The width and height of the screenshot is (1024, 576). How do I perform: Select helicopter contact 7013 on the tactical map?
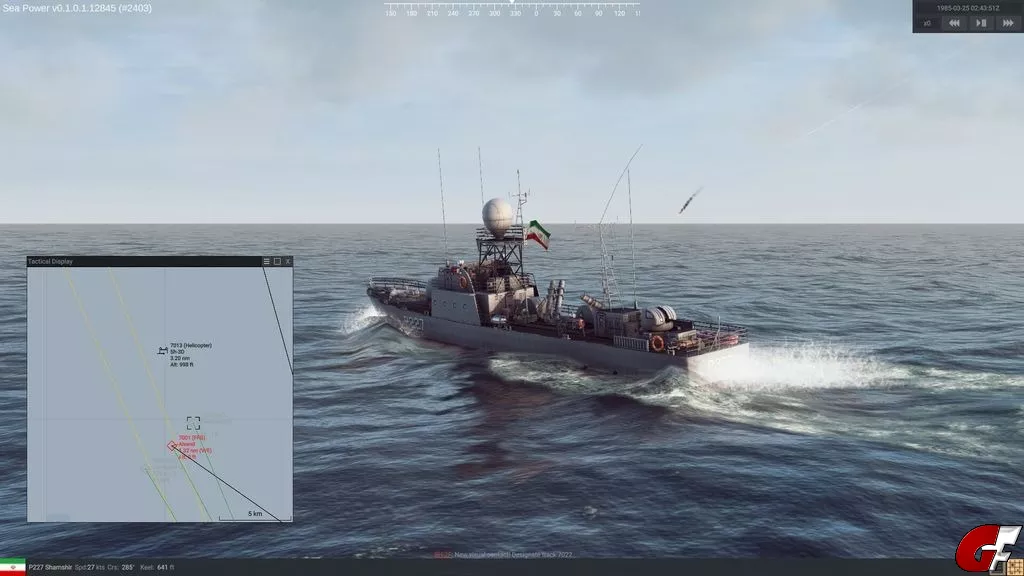pos(162,350)
